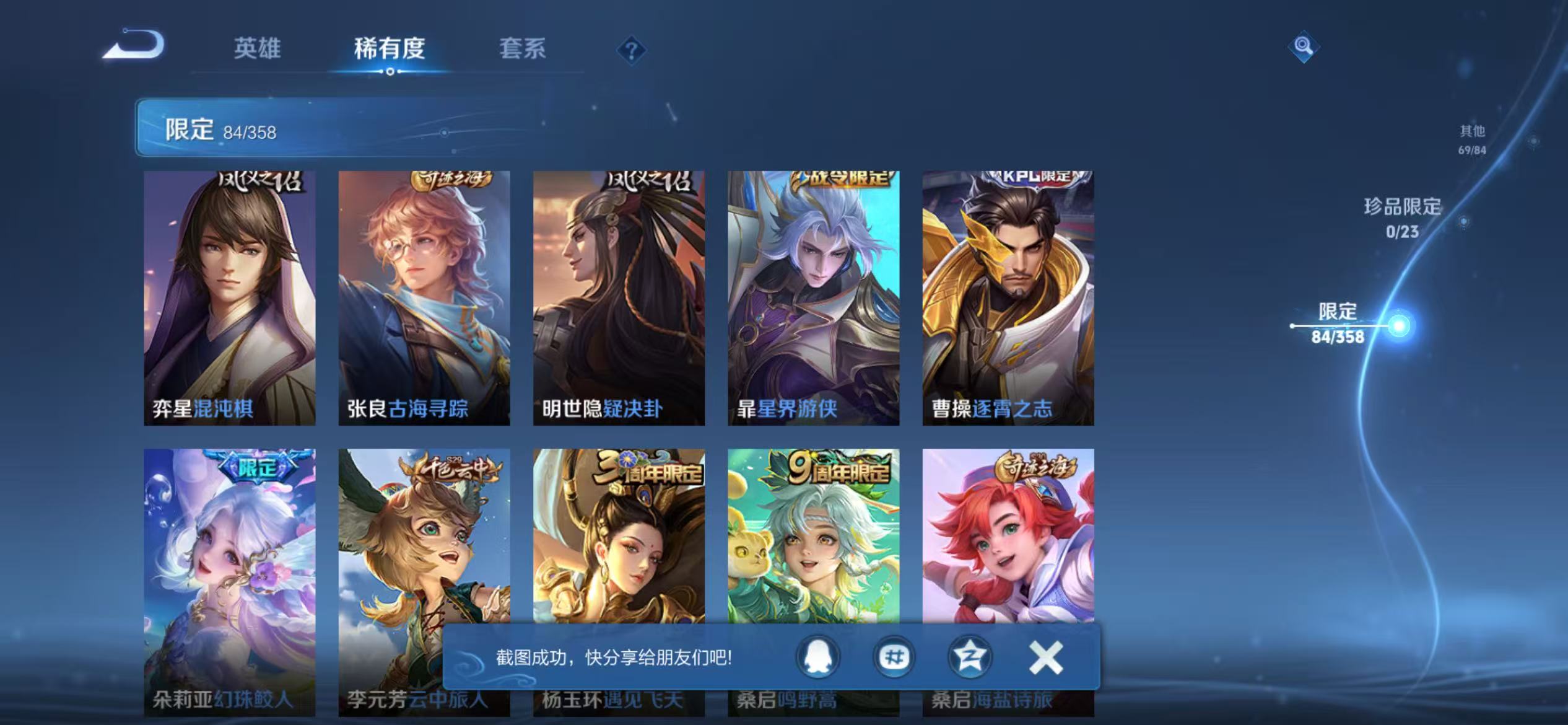This screenshot has width=1568, height=725.
Task: Open the skin search magnifier
Action: click(x=1304, y=46)
